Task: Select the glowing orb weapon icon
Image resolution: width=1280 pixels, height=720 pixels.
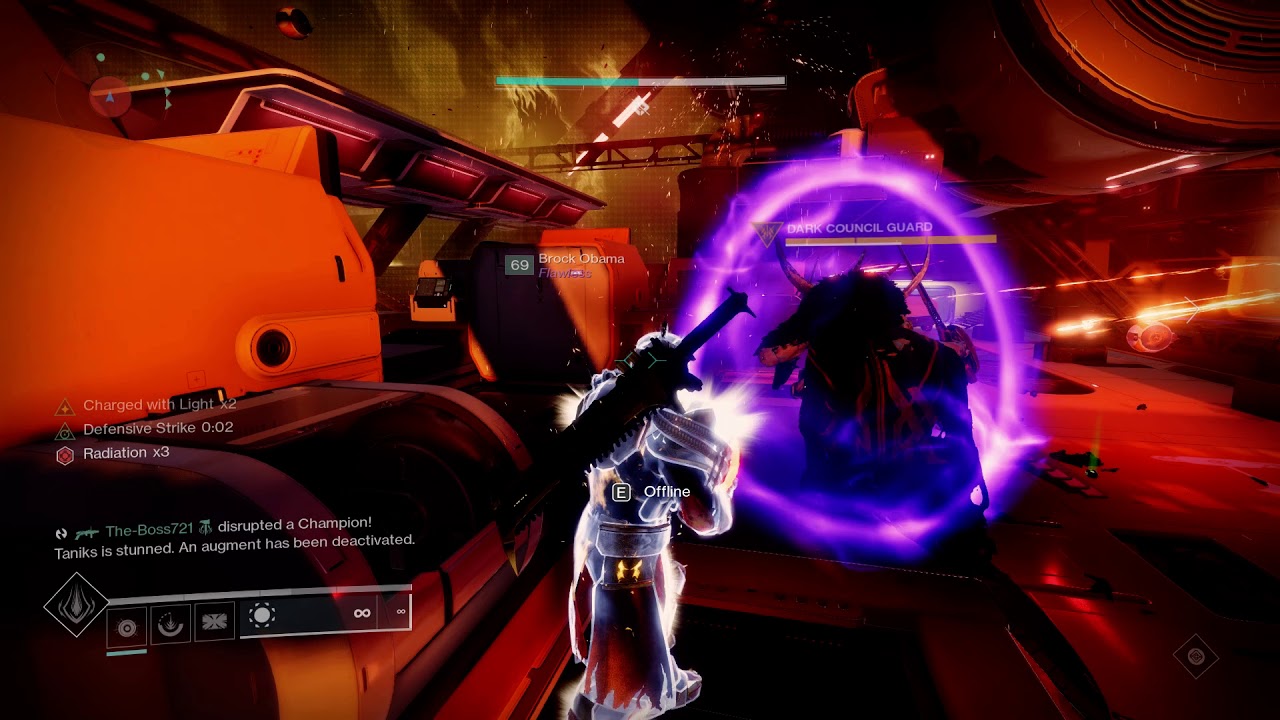Action: coord(262,616)
